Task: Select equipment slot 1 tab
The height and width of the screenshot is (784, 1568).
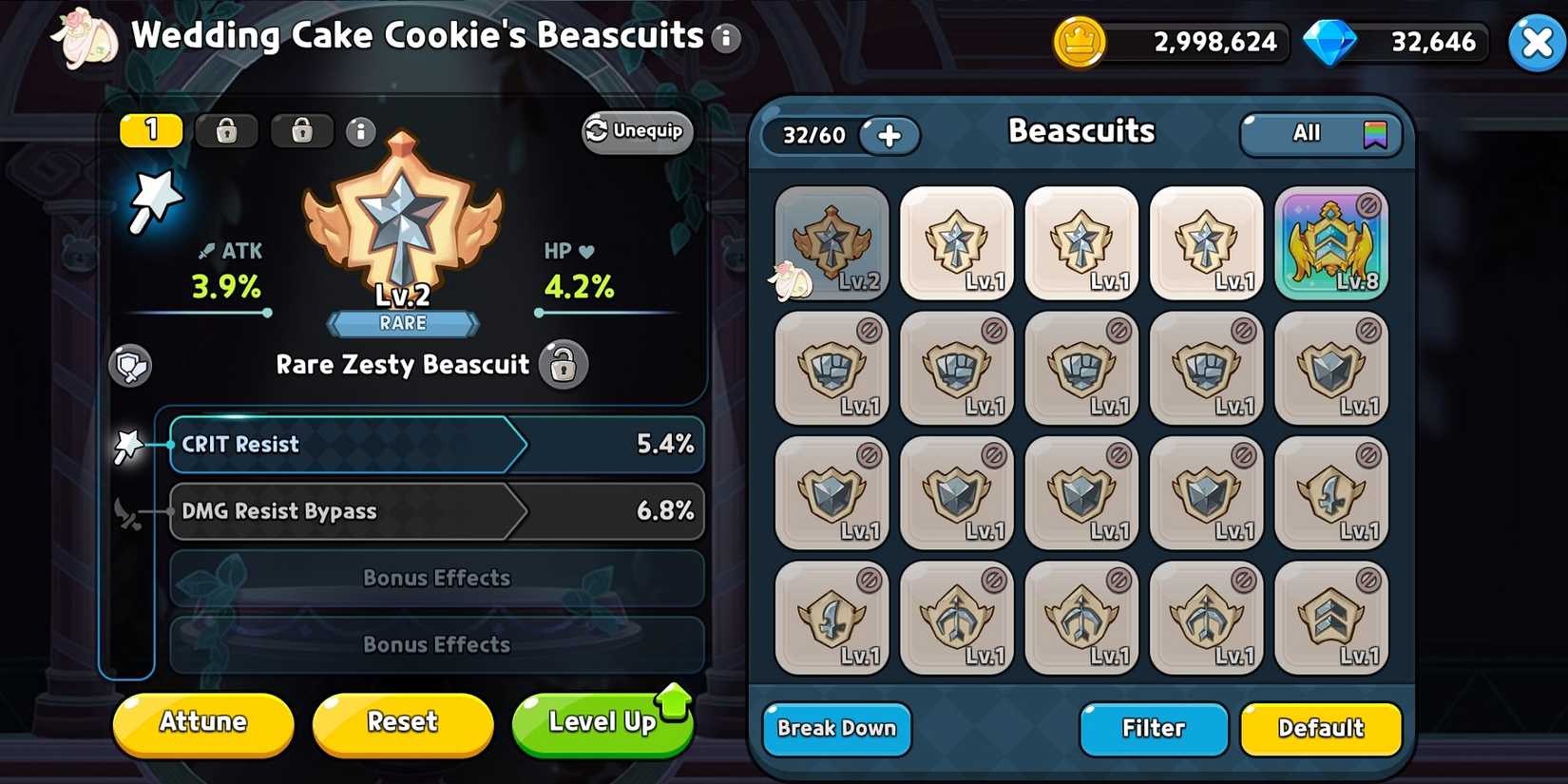Action: 152,129
